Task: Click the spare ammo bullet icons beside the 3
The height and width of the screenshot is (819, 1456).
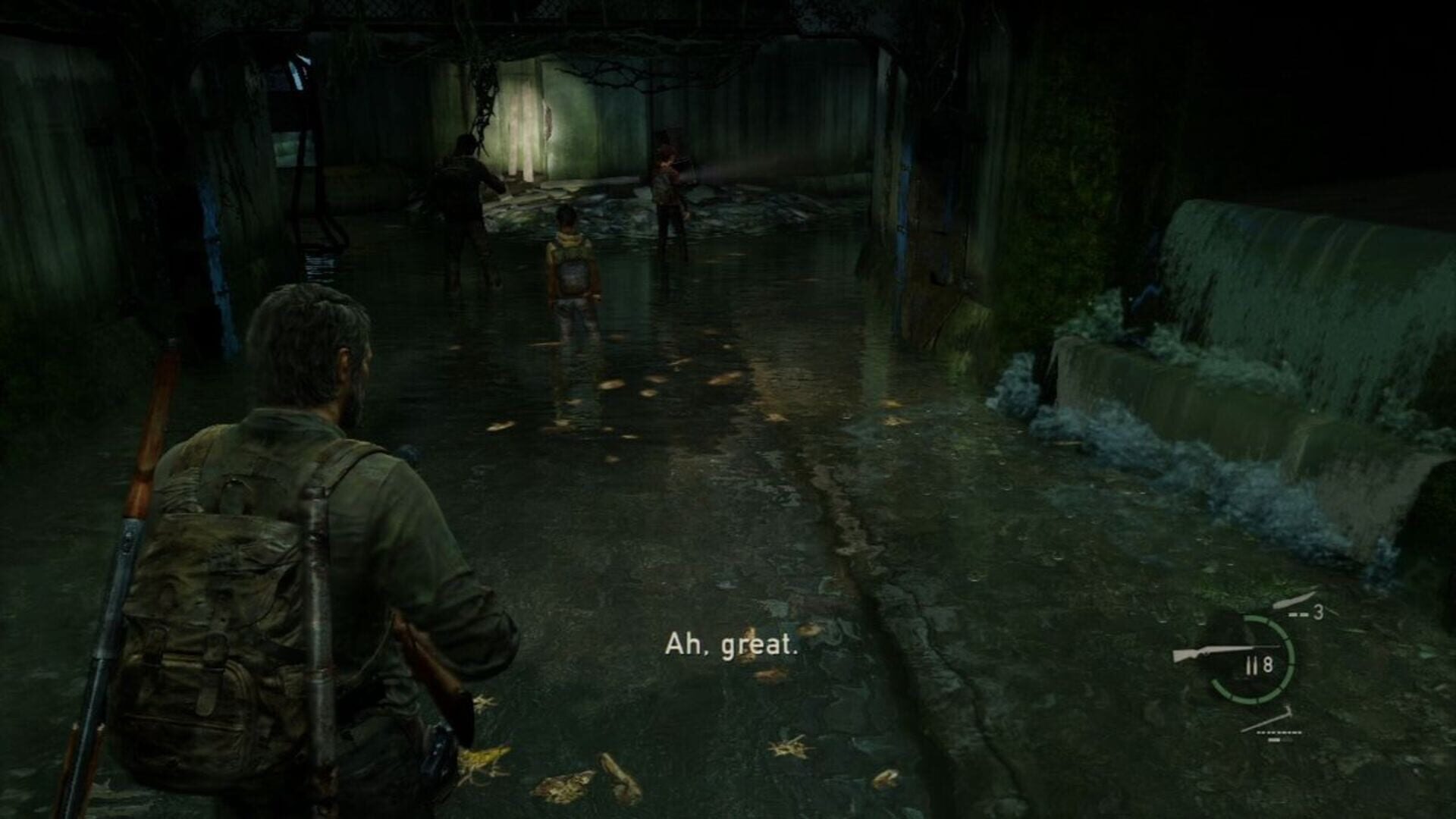Action: coord(1299,614)
